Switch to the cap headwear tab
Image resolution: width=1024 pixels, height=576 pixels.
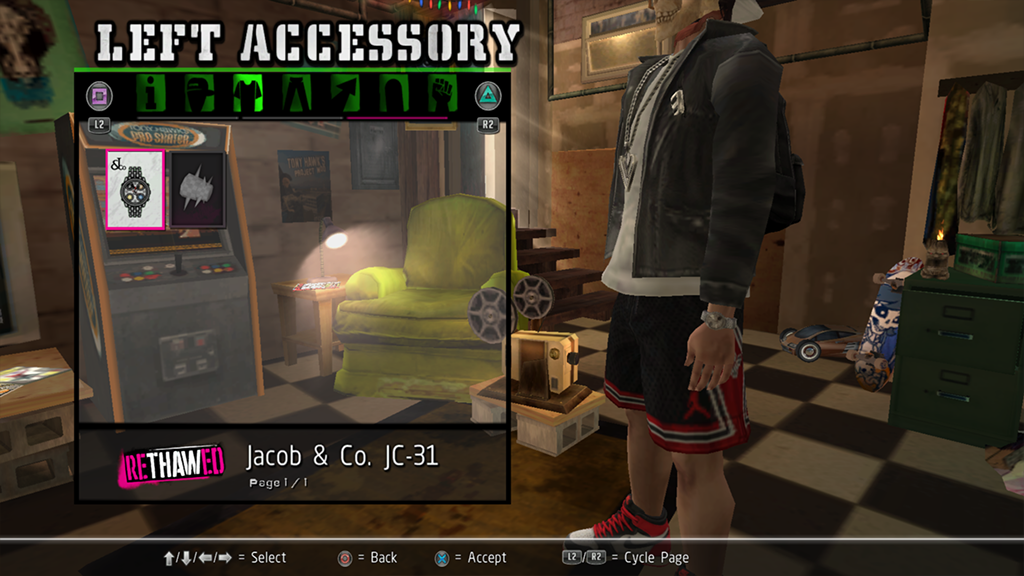pyautogui.click(x=200, y=94)
